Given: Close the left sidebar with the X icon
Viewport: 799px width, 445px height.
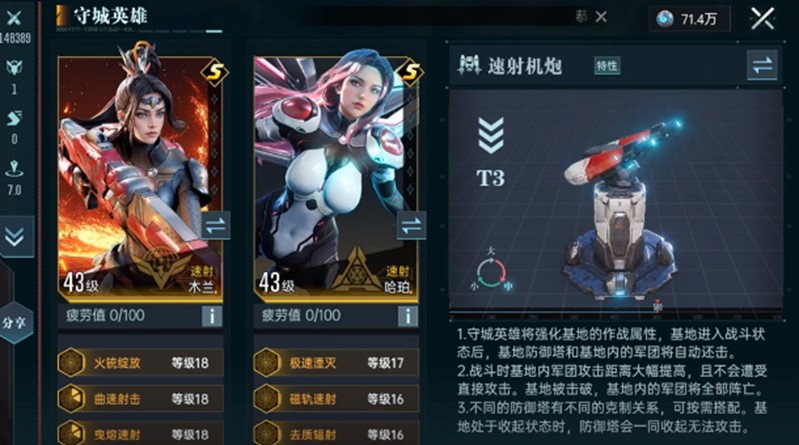Looking at the screenshot, I should [x=15, y=18].
